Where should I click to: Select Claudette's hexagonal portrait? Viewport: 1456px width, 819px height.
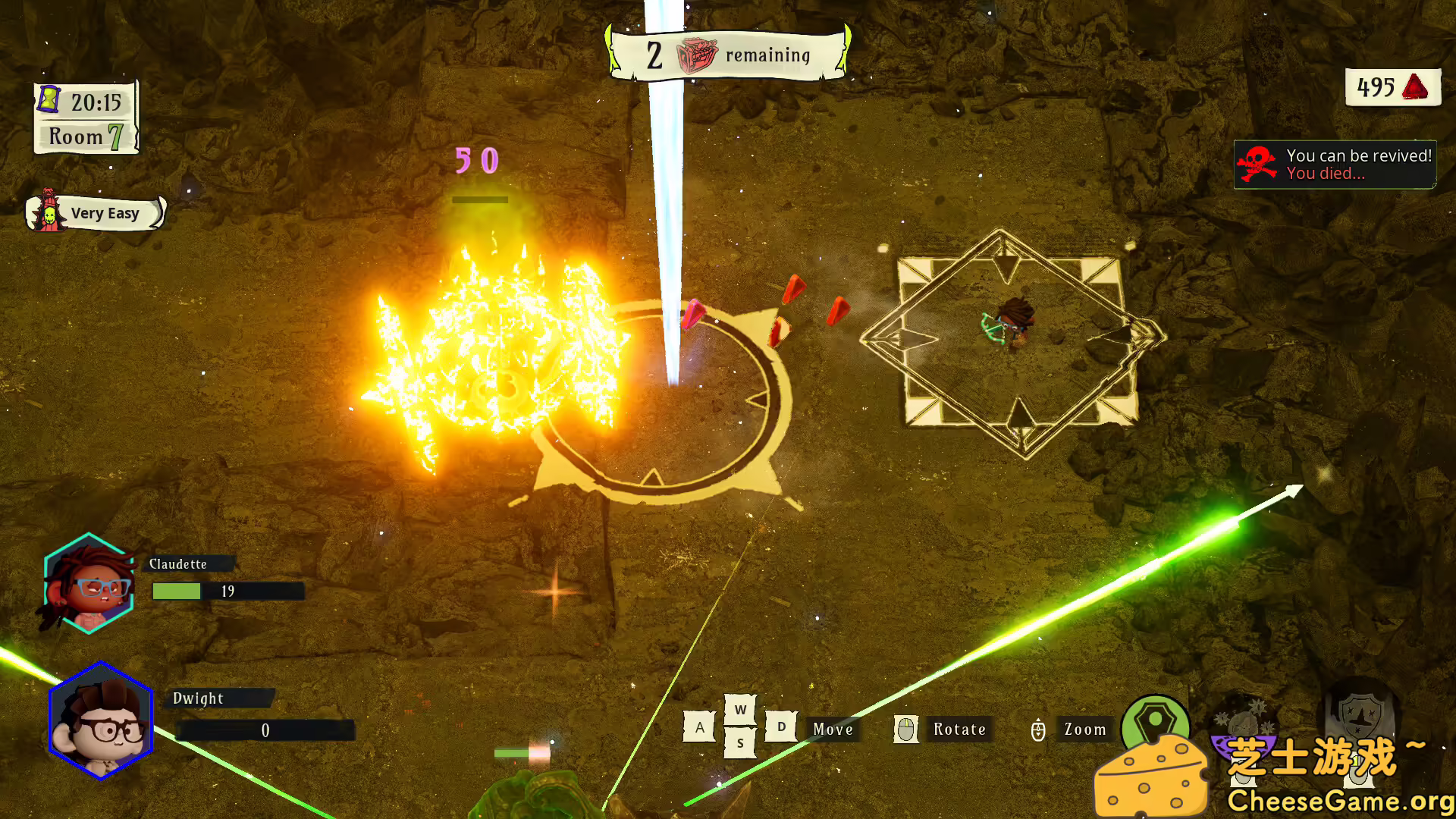pos(89,583)
